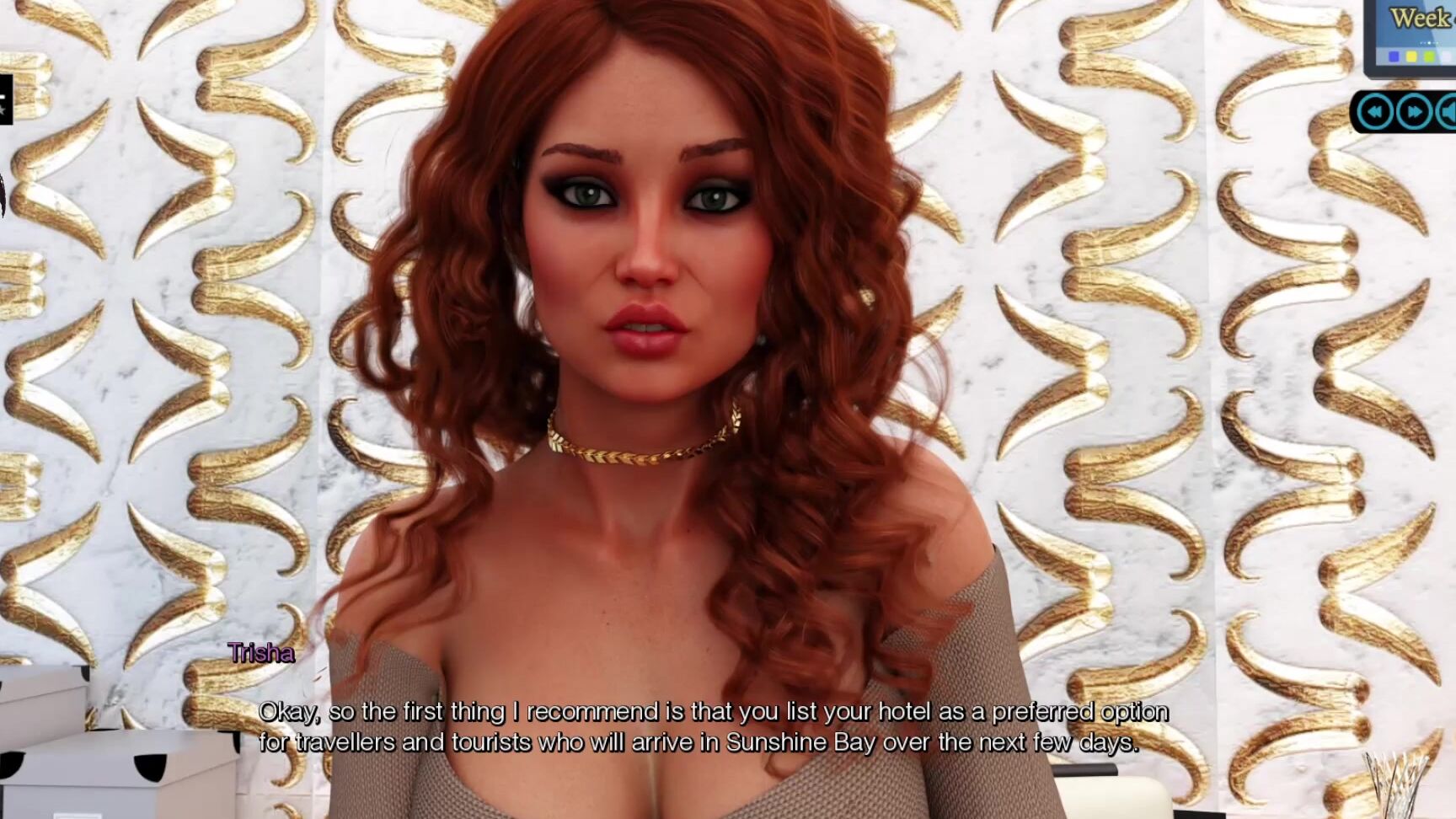The height and width of the screenshot is (819, 1456).
Task: Select the fast-forward skip icon
Action: (1415, 111)
